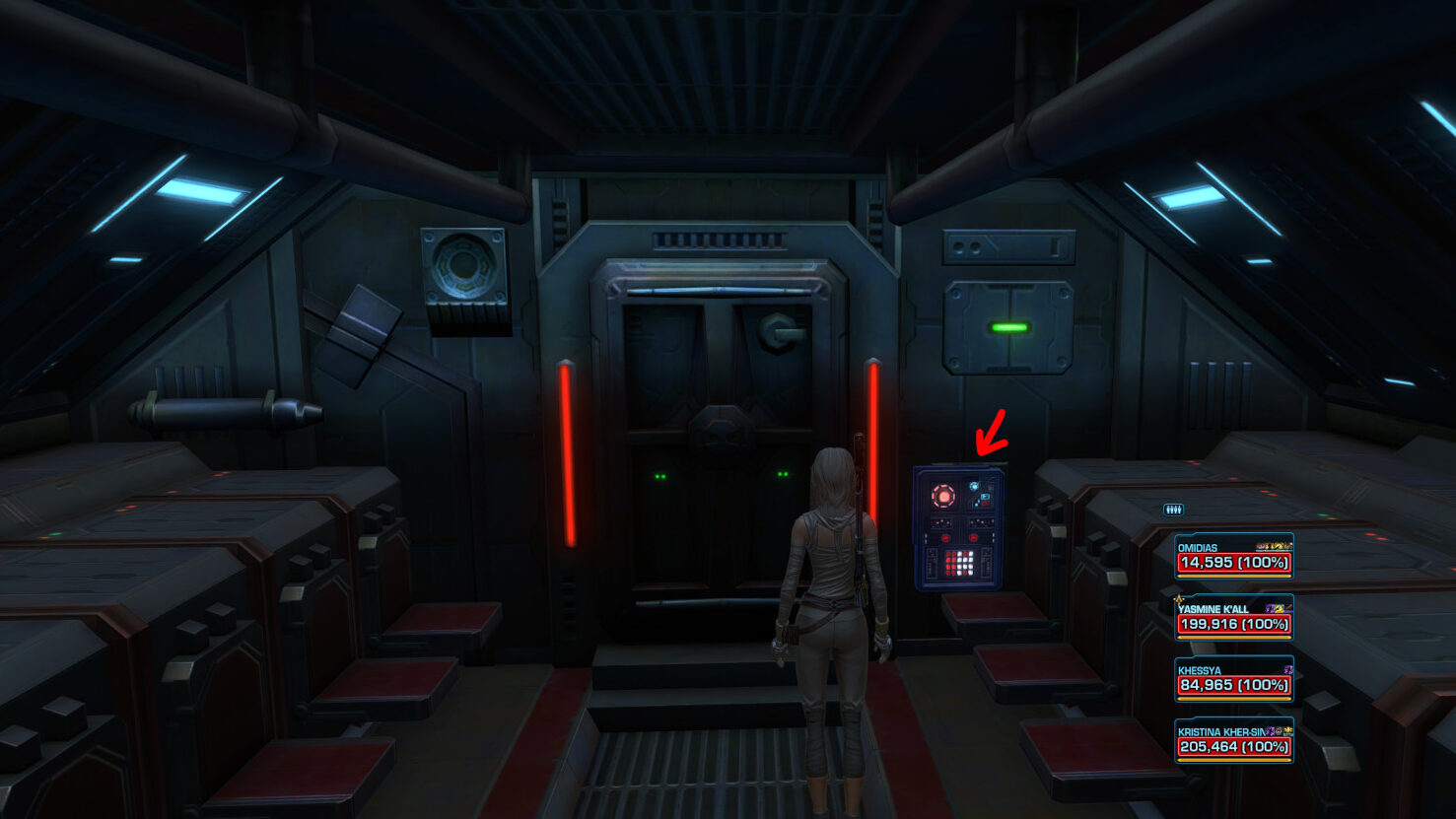Open the group icon above the party frames
Screen dimensions: 1456x819
tap(1173, 510)
